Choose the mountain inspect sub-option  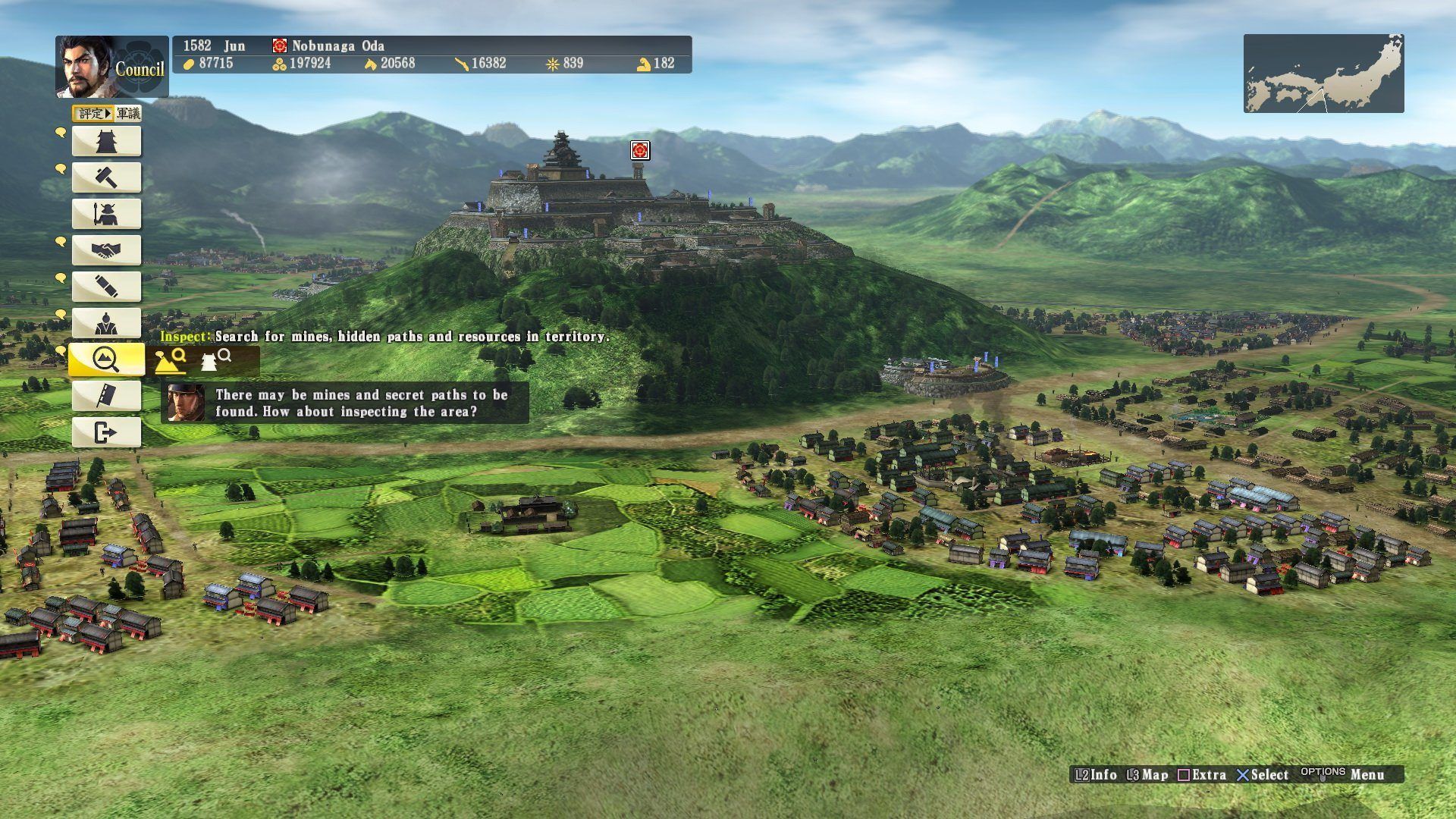tap(171, 360)
